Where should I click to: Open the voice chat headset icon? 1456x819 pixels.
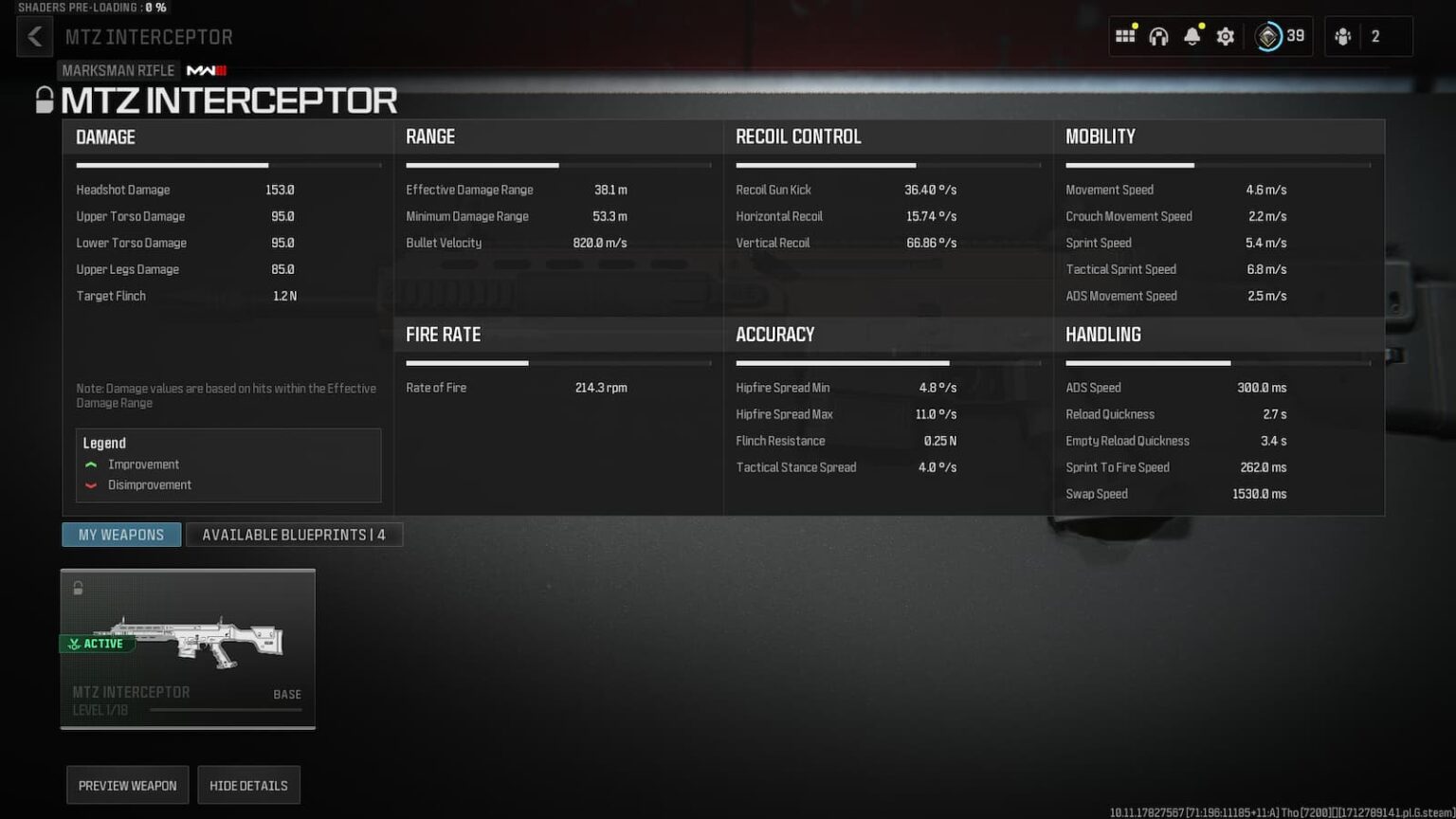pos(1158,35)
